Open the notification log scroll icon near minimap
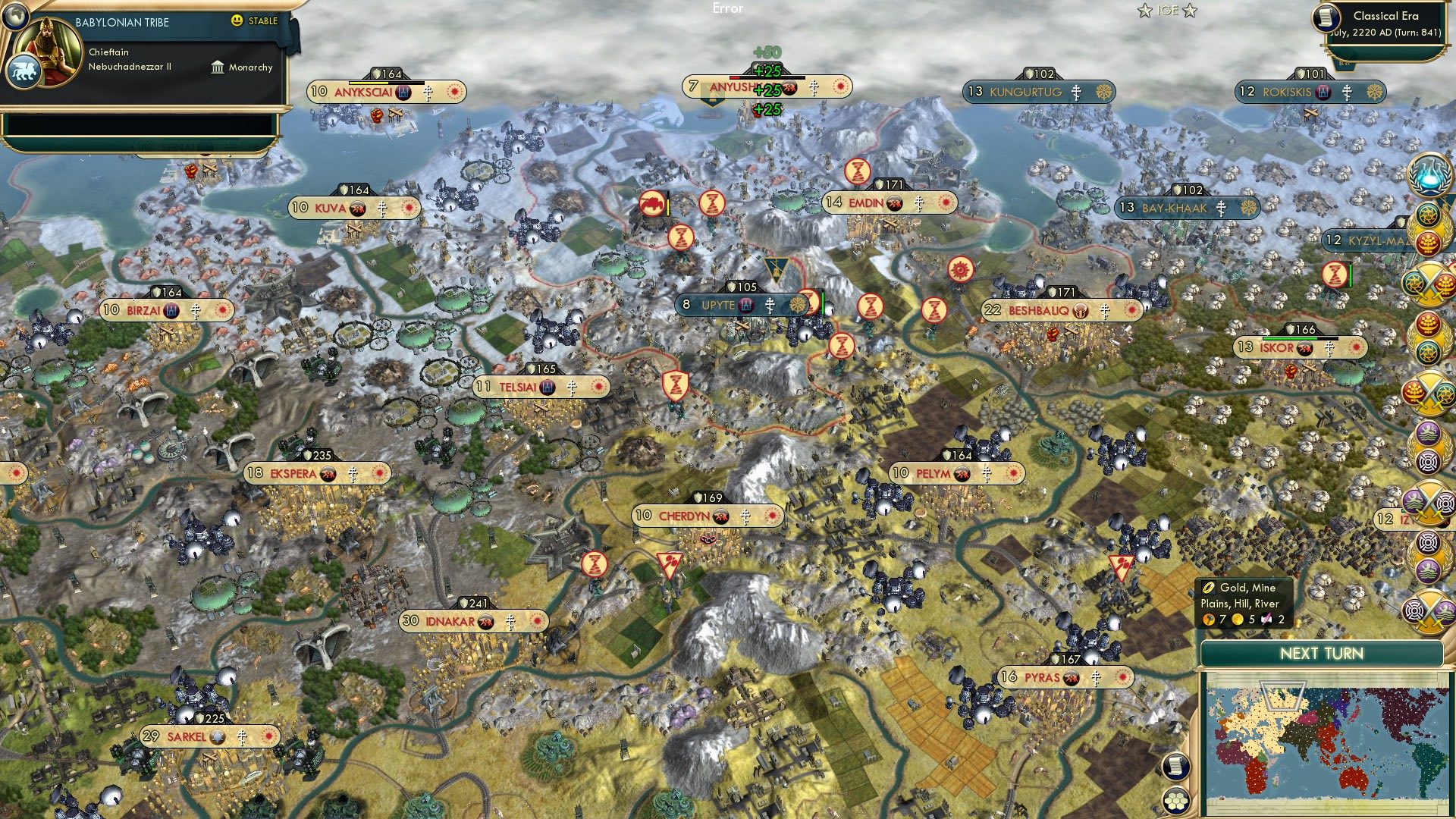 point(1175,767)
